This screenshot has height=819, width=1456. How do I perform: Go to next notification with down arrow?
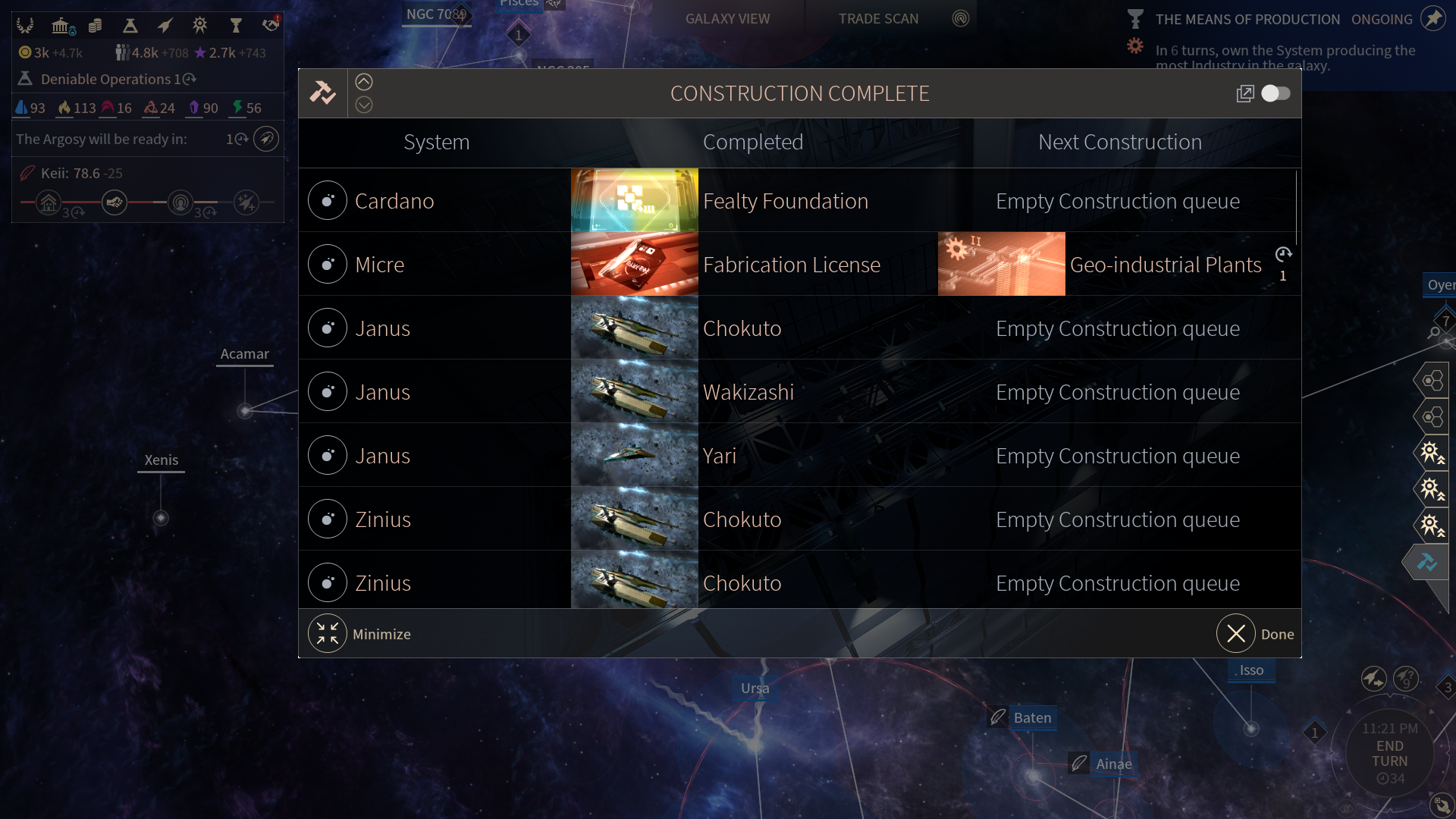(364, 105)
